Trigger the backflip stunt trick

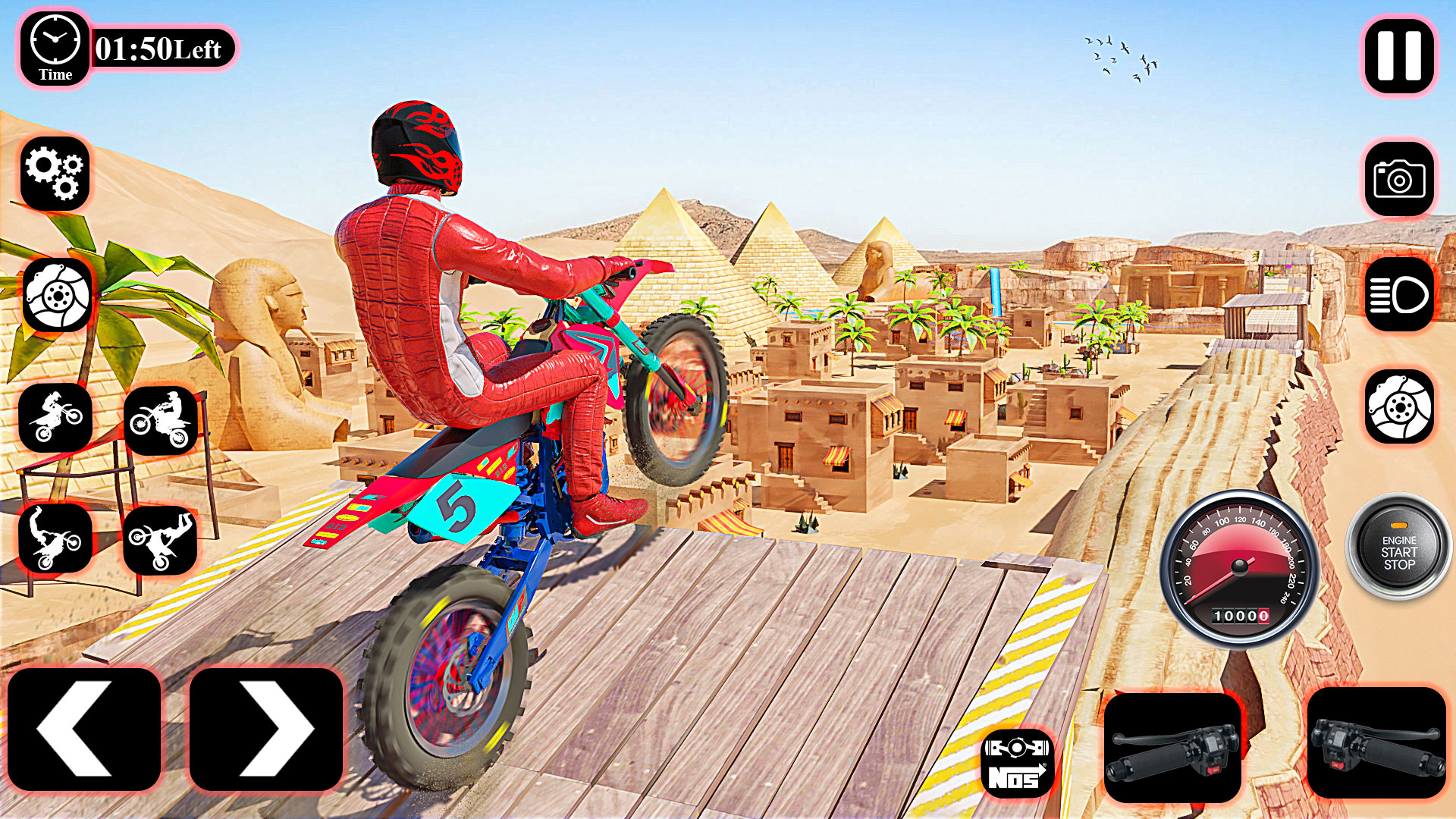[57, 538]
